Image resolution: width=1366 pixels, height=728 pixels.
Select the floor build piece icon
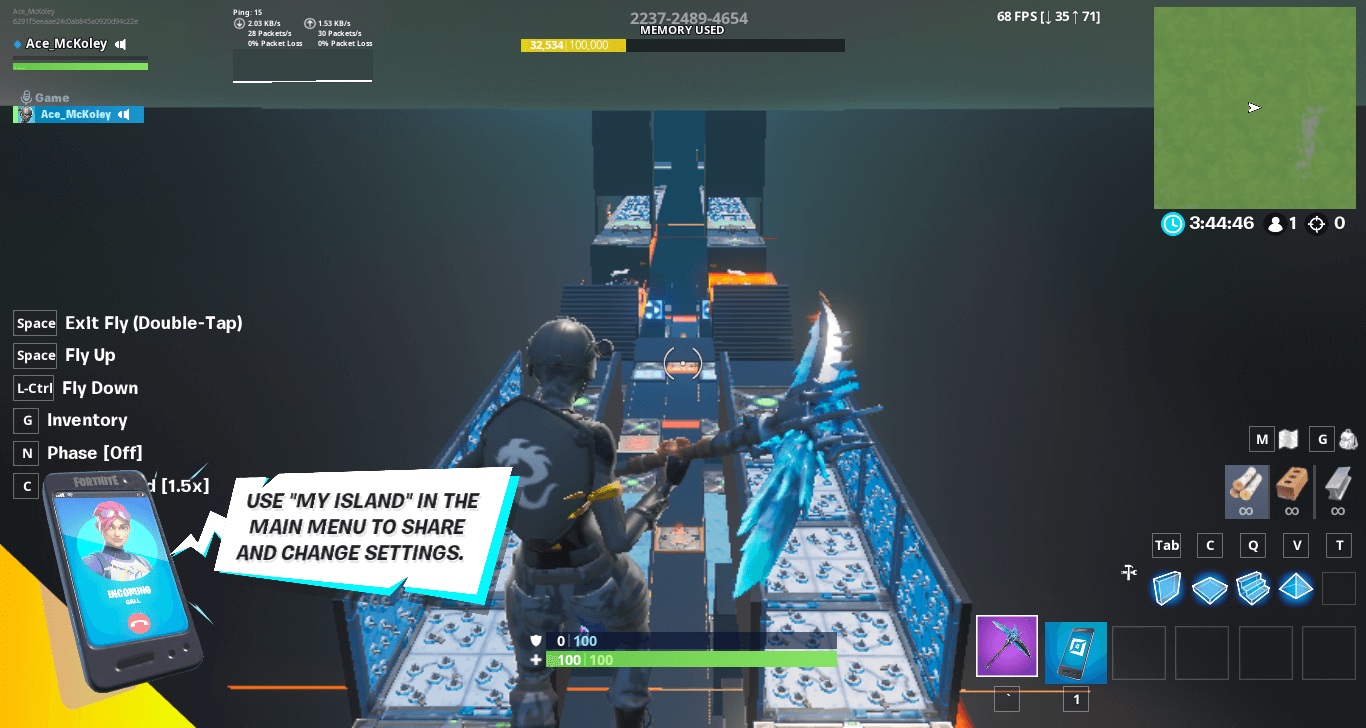tap(1210, 589)
